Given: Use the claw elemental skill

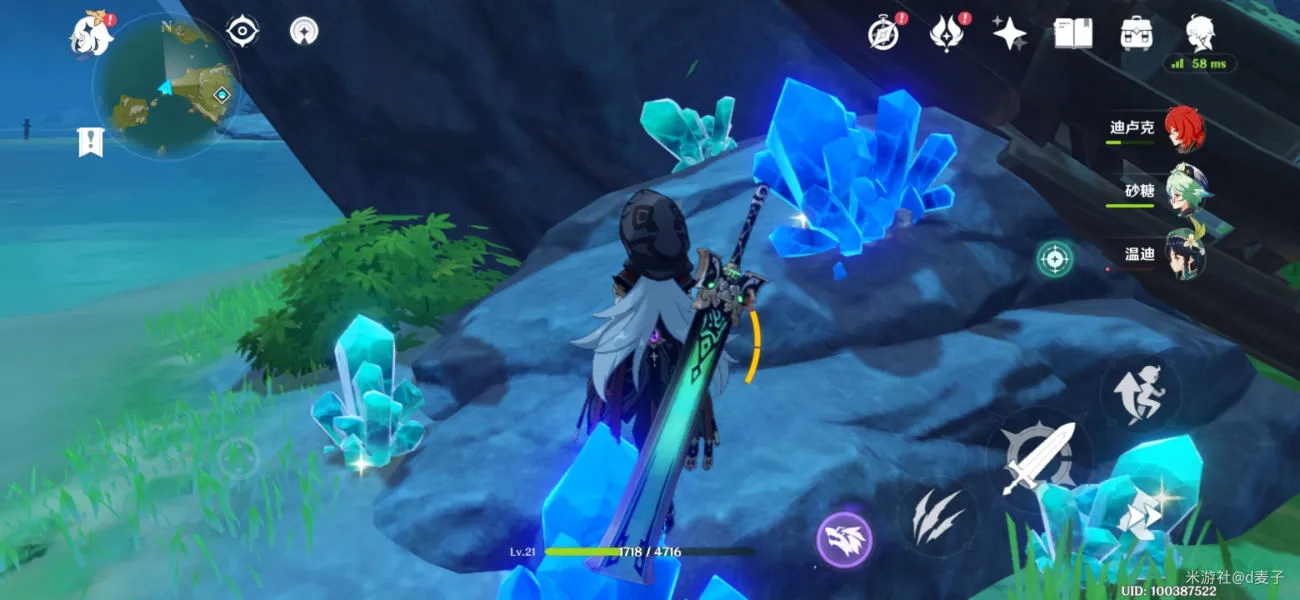Looking at the screenshot, I should click(937, 514).
